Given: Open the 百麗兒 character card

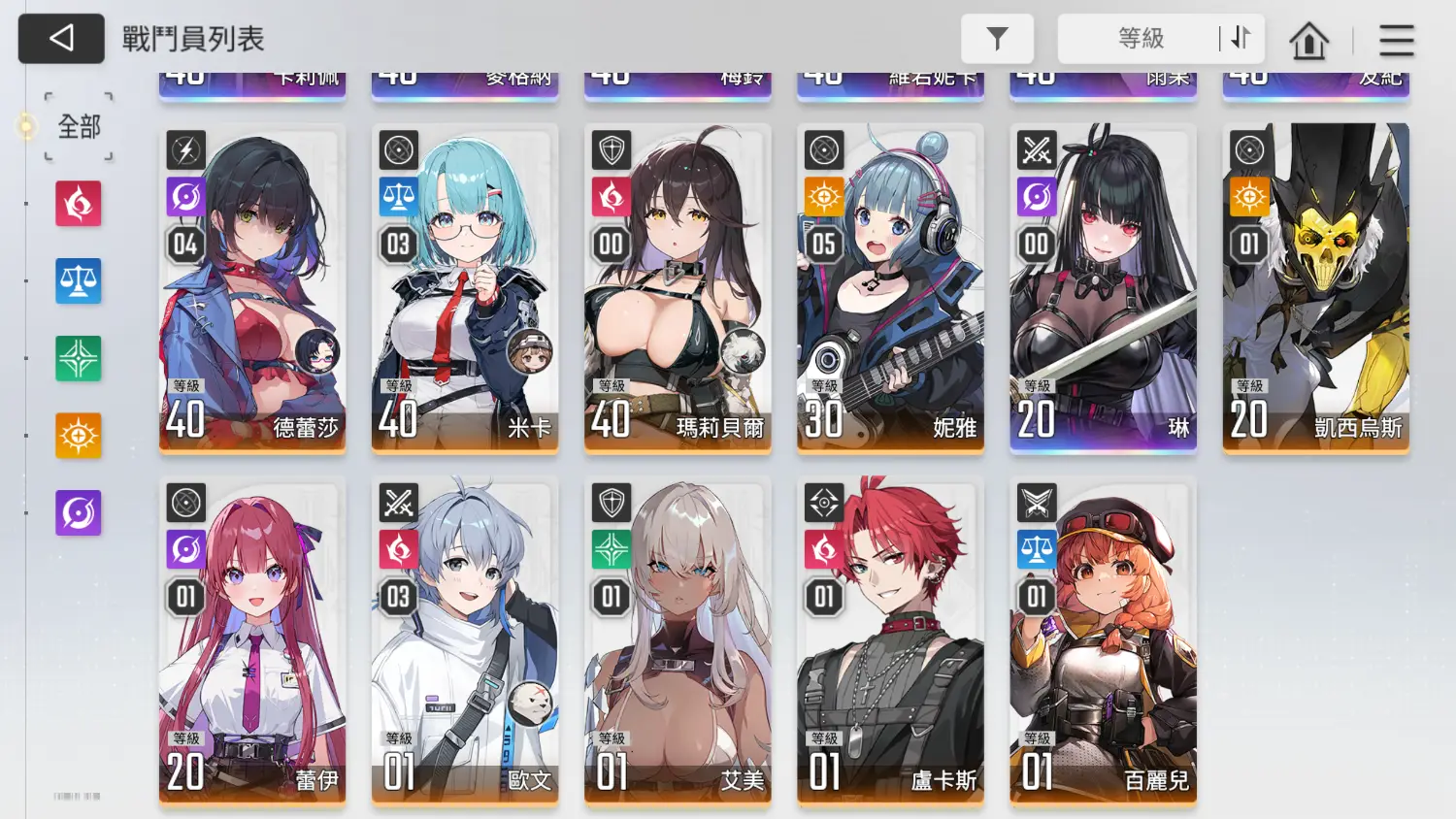Looking at the screenshot, I should coord(1103,640).
